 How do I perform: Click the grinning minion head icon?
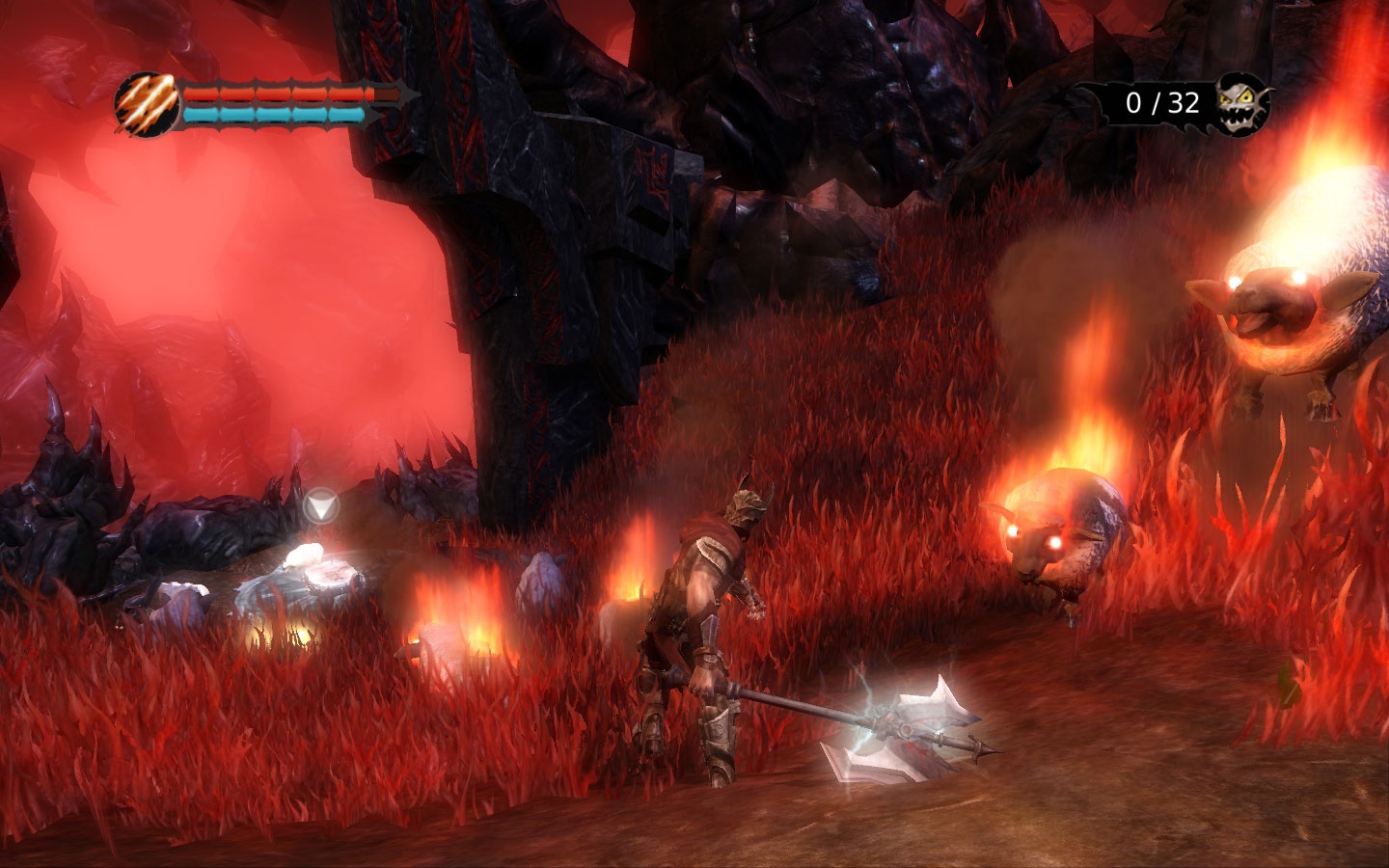click(1242, 103)
